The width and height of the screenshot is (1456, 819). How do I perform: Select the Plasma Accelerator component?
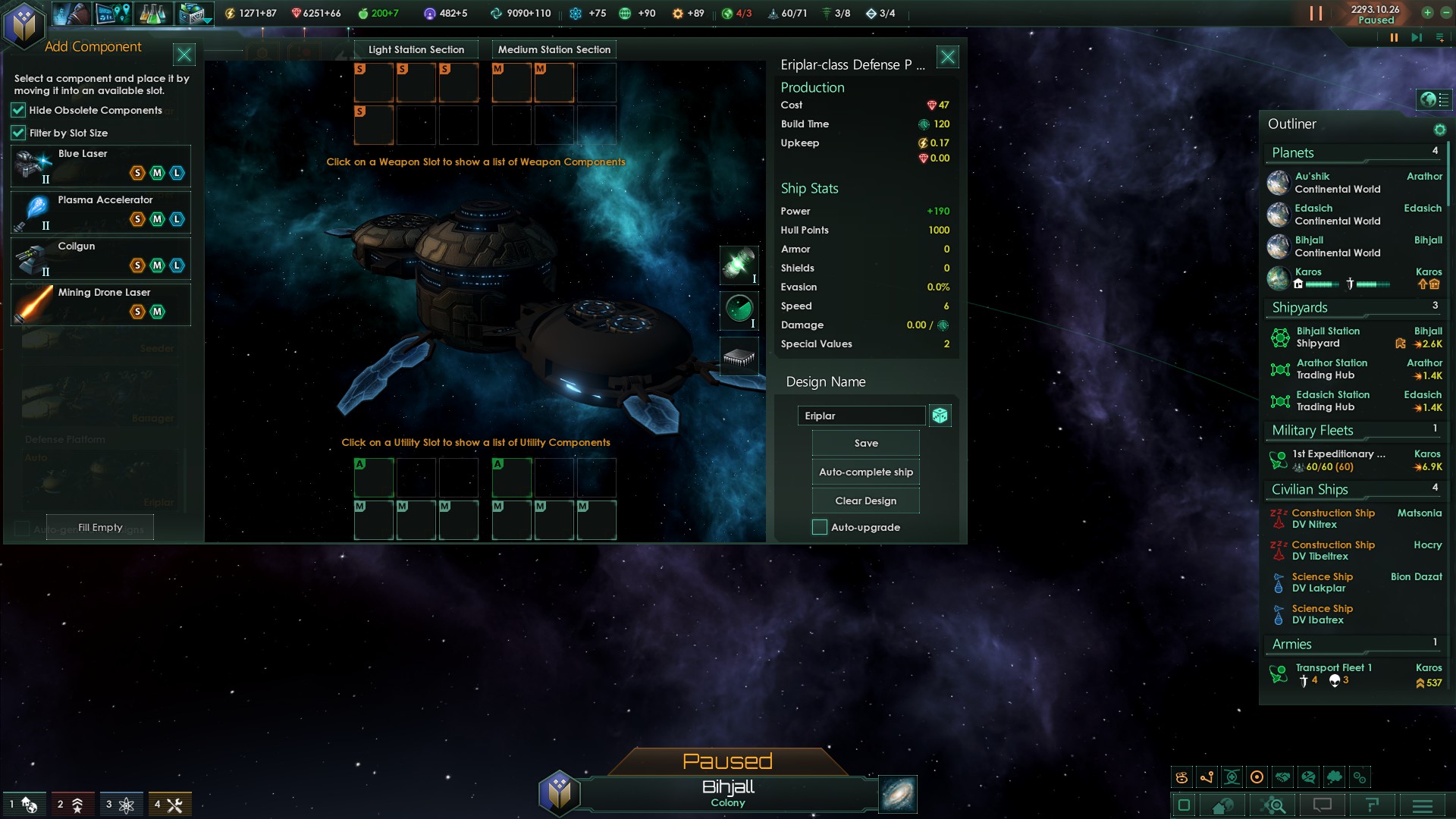99,213
